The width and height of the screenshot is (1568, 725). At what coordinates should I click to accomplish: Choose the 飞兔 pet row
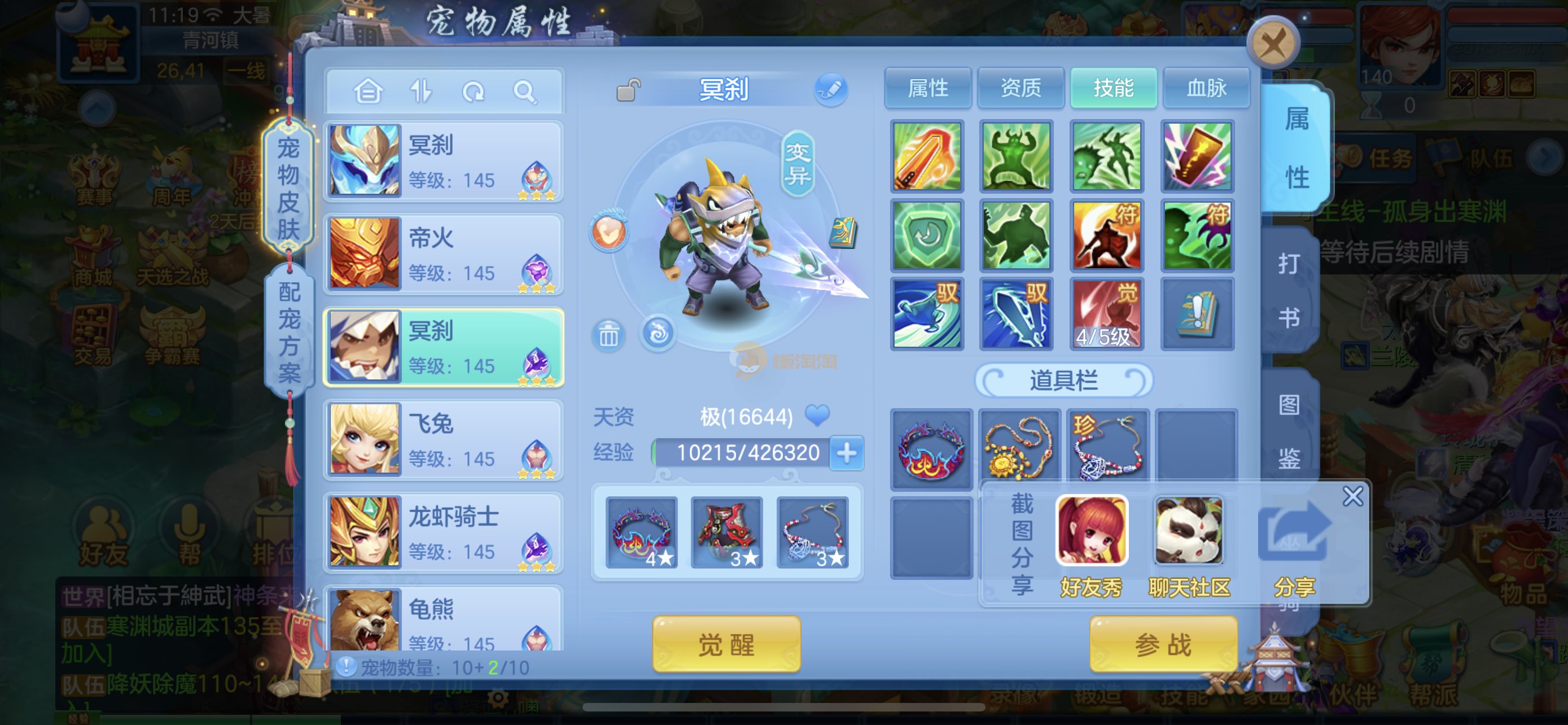(443, 439)
